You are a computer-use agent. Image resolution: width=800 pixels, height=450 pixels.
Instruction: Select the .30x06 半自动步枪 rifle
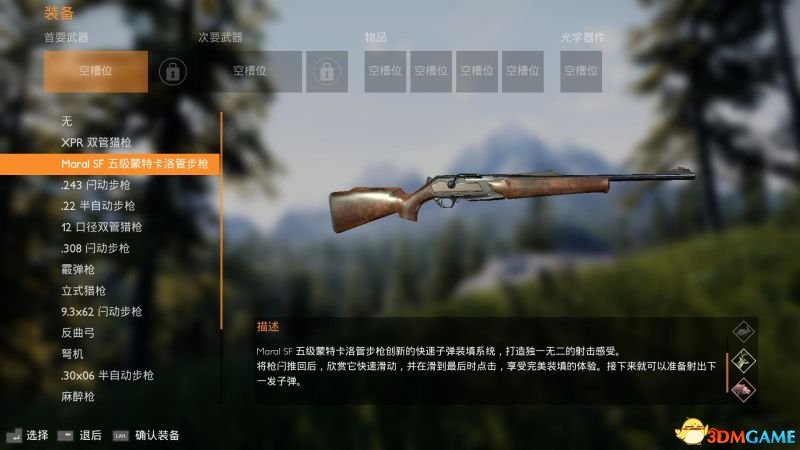107,375
